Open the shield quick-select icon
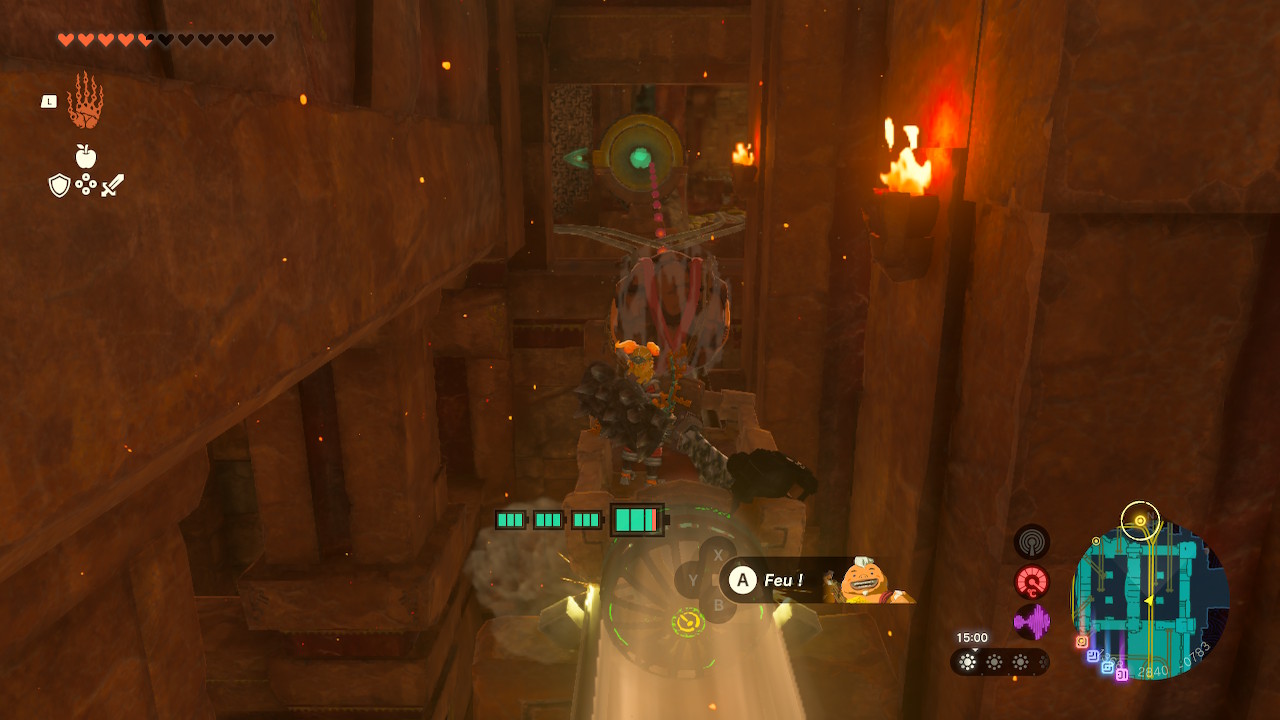The width and height of the screenshot is (1280, 720). pos(59,185)
